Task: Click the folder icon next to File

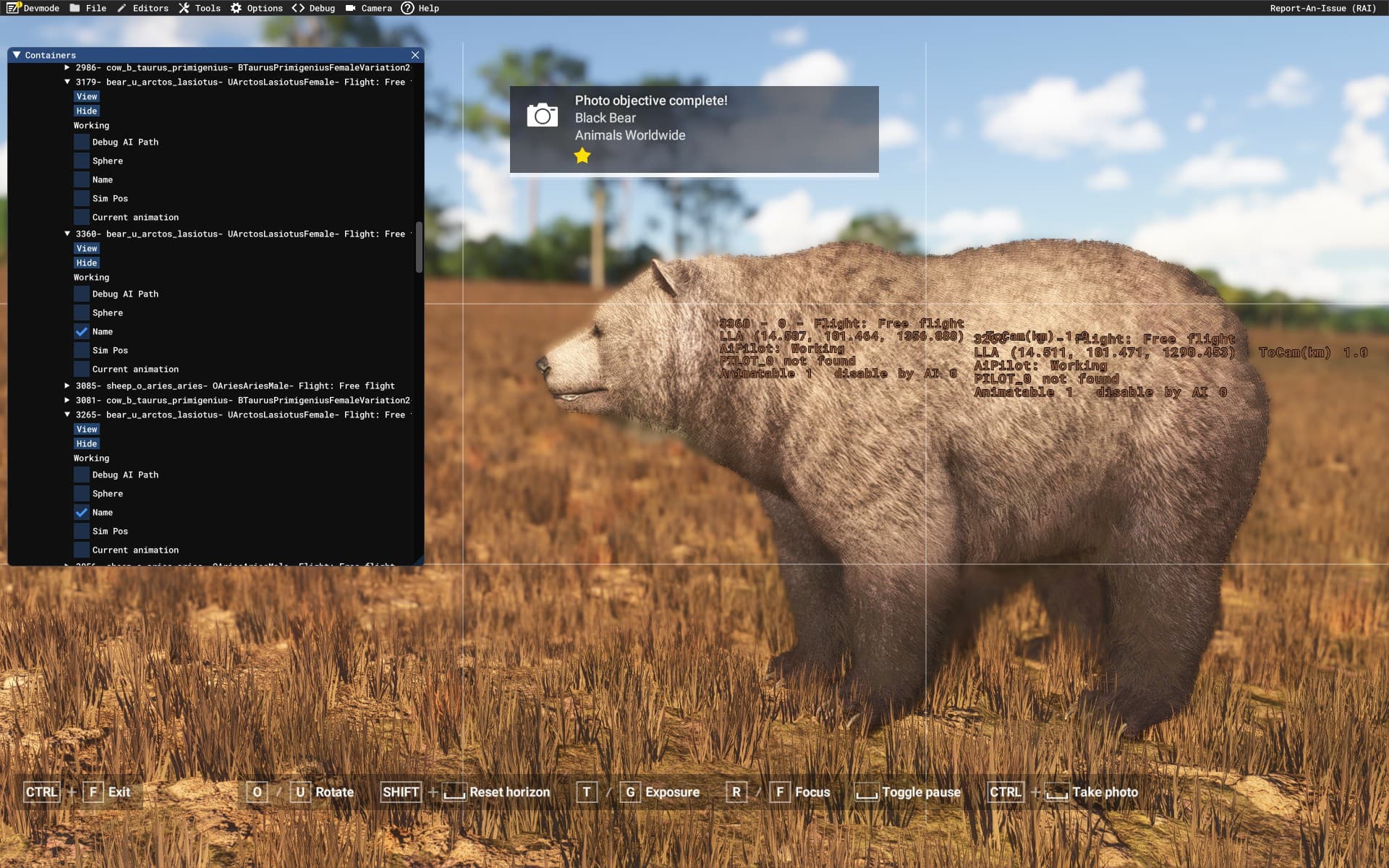Action: [75, 8]
